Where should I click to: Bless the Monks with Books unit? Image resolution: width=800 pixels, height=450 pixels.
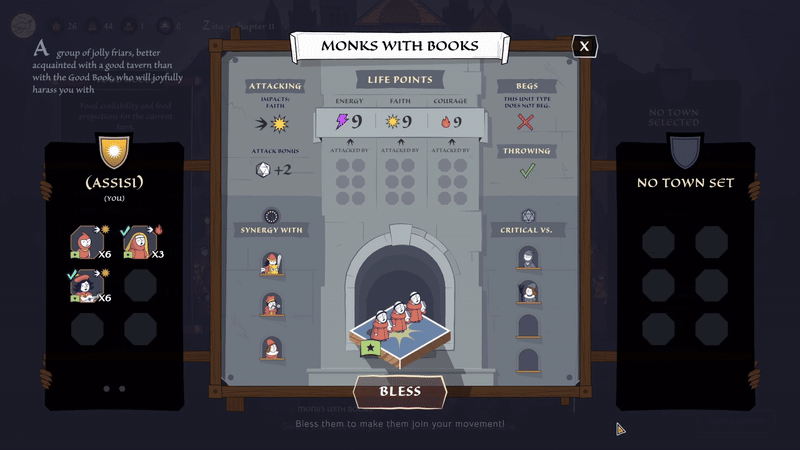click(400, 392)
